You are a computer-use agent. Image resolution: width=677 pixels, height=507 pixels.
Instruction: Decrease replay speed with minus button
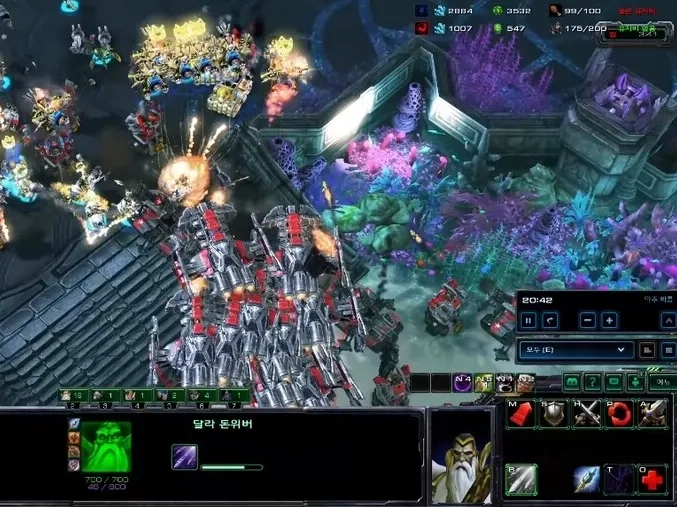click(x=588, y=321)
